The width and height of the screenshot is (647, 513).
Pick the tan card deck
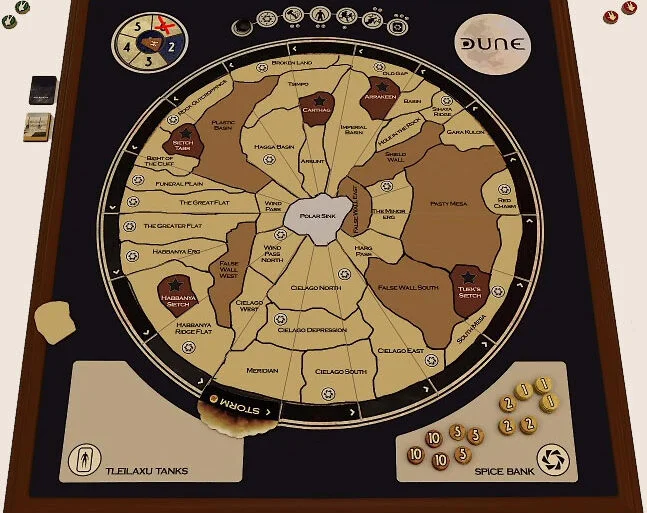(39, 128)
